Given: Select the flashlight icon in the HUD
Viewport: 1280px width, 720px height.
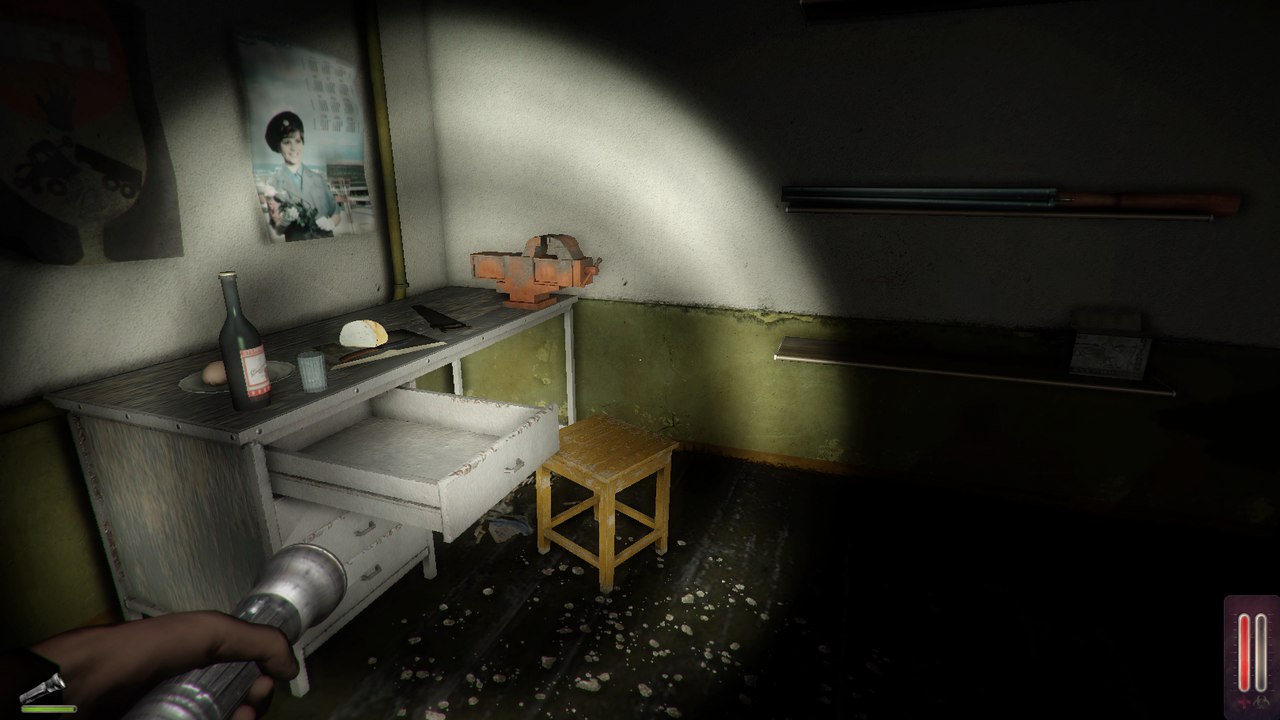Looking at the screenshot, I should tap(42, 687).
